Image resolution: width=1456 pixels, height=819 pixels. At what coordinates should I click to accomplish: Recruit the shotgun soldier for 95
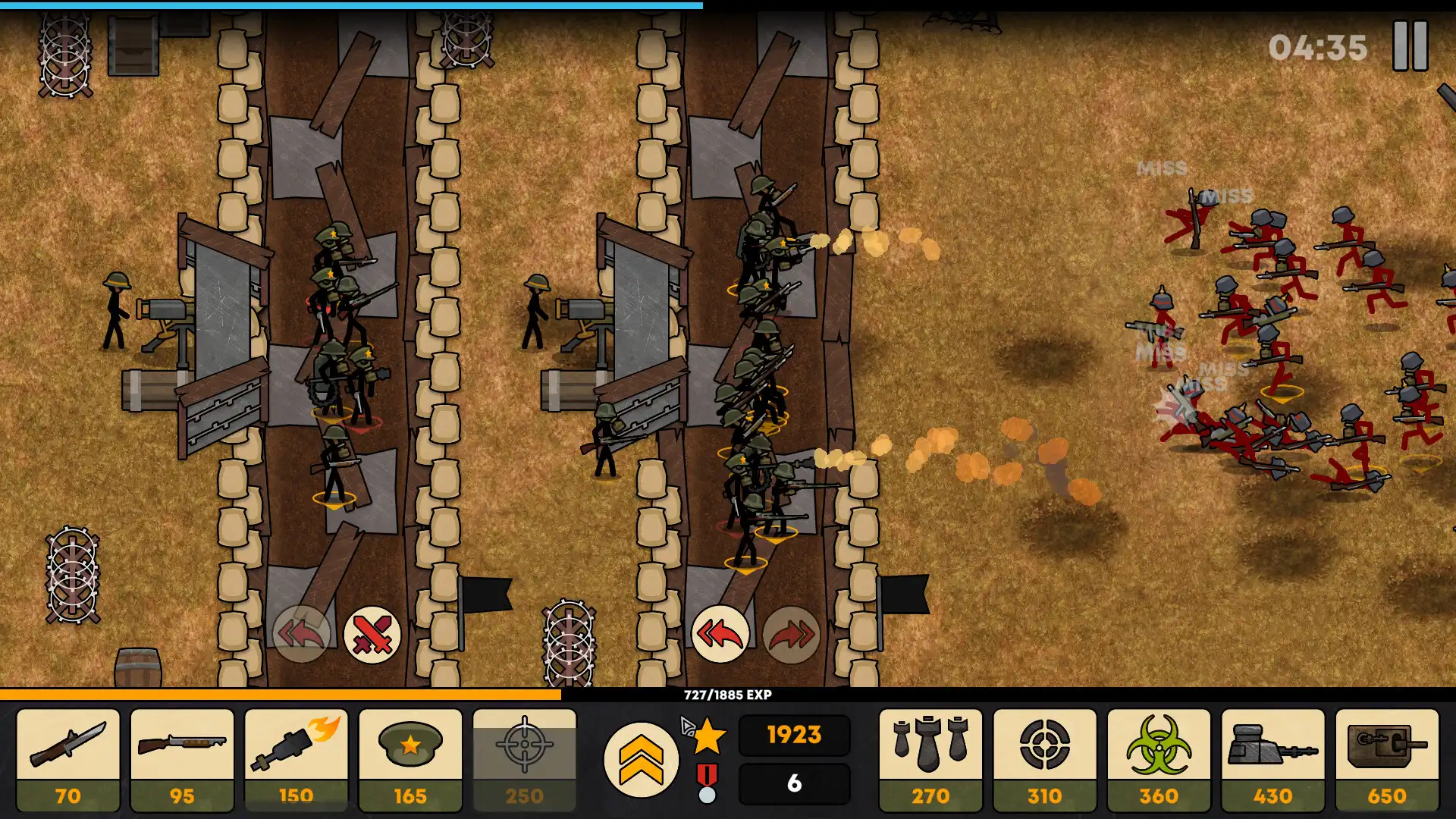181,758
